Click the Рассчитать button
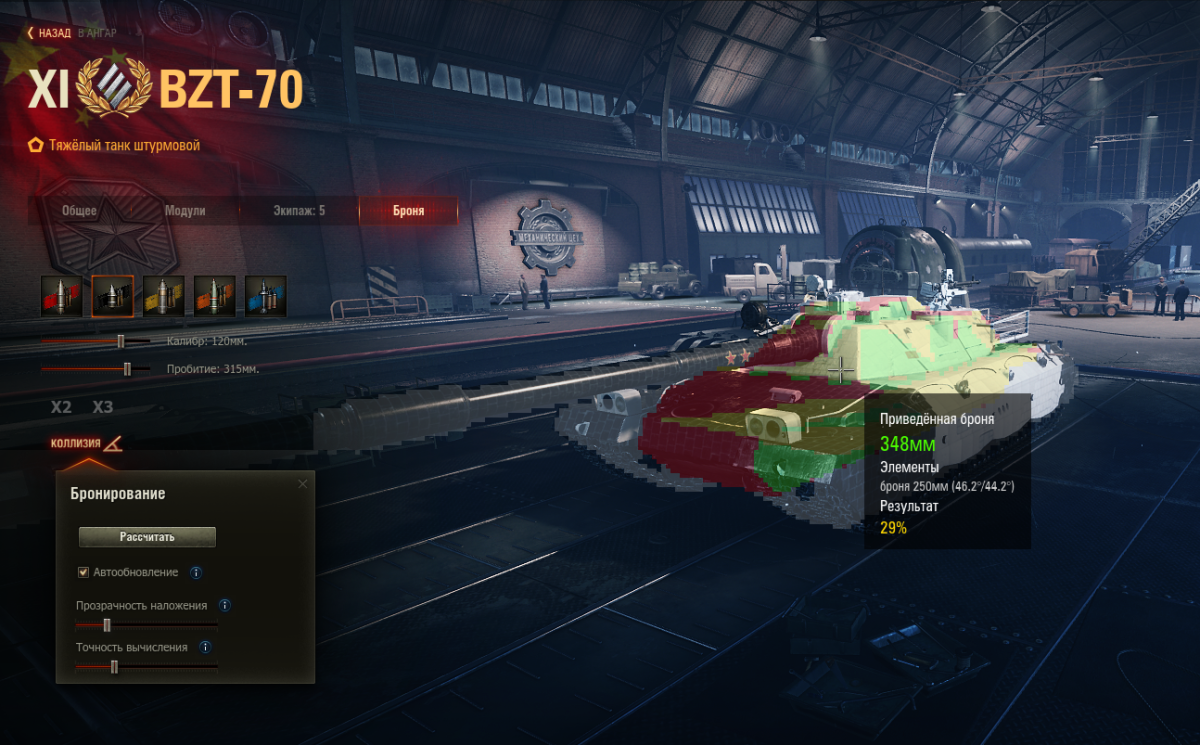Image resolution: width=1200 pixels, height=745 pixels. [147, 537]
